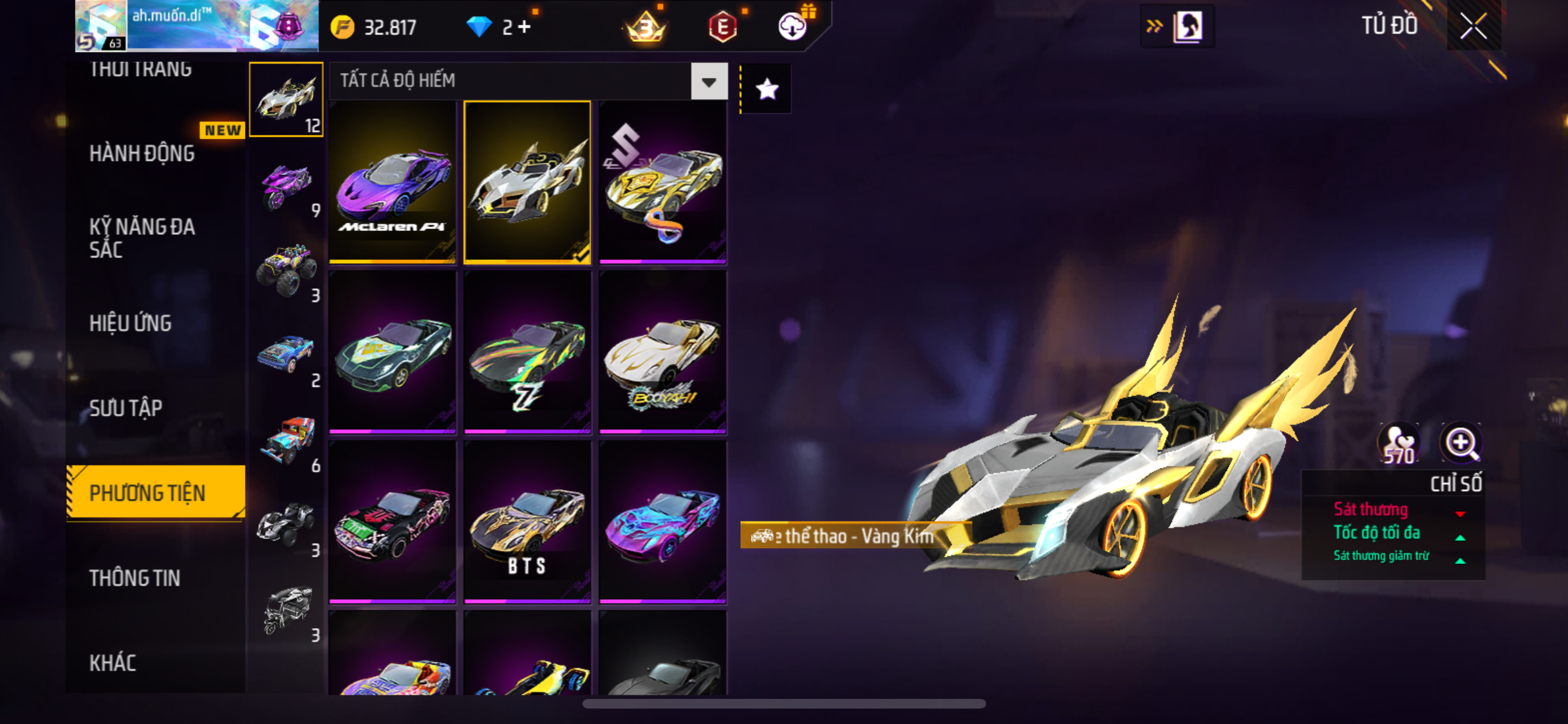Image resolution: width=1568 pixels, height=724 pixels.
Task: Switch to Khác category
Action: point(113,663)
